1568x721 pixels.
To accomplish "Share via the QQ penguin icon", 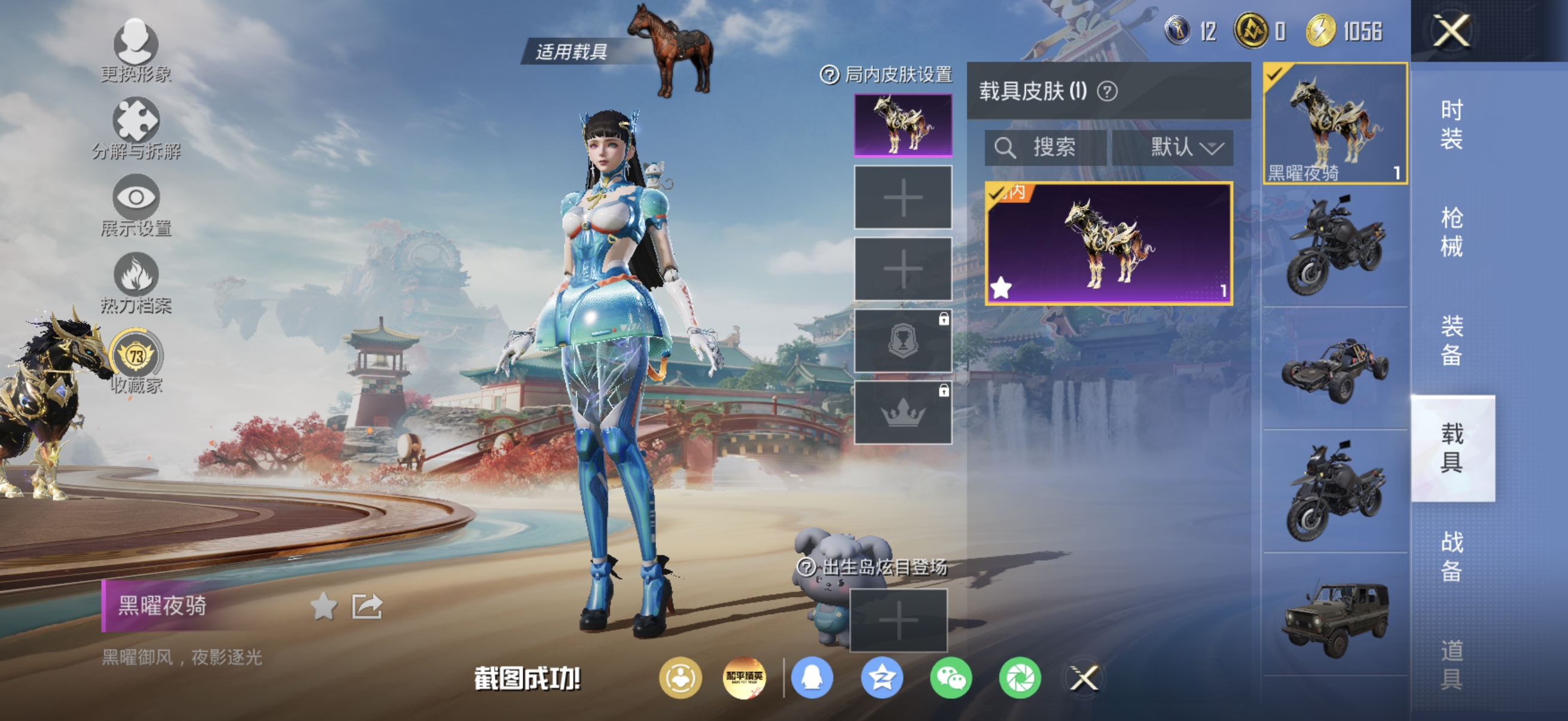I will click(x=813, y=680).
